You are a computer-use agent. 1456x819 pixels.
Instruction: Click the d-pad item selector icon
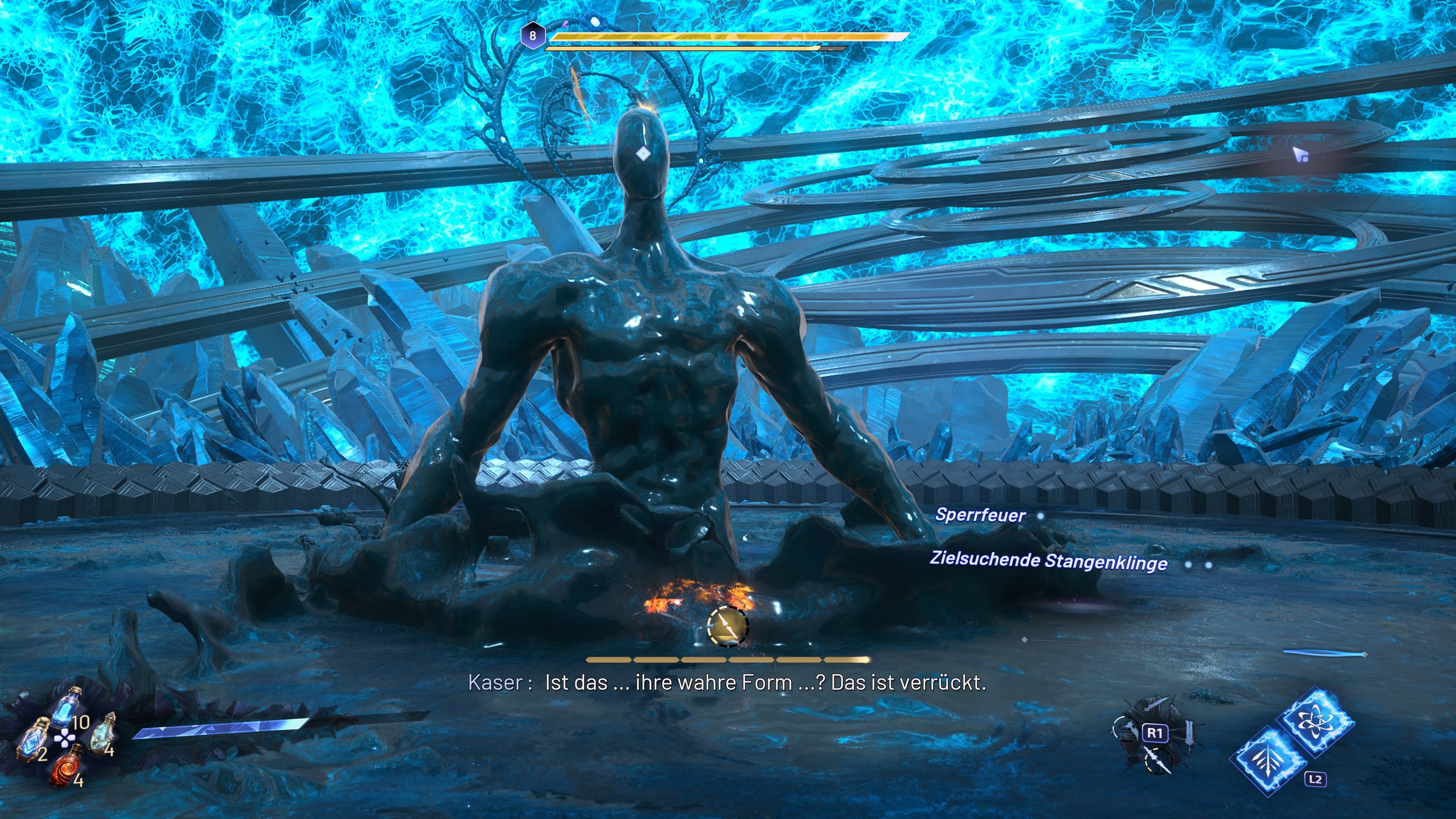65,739
